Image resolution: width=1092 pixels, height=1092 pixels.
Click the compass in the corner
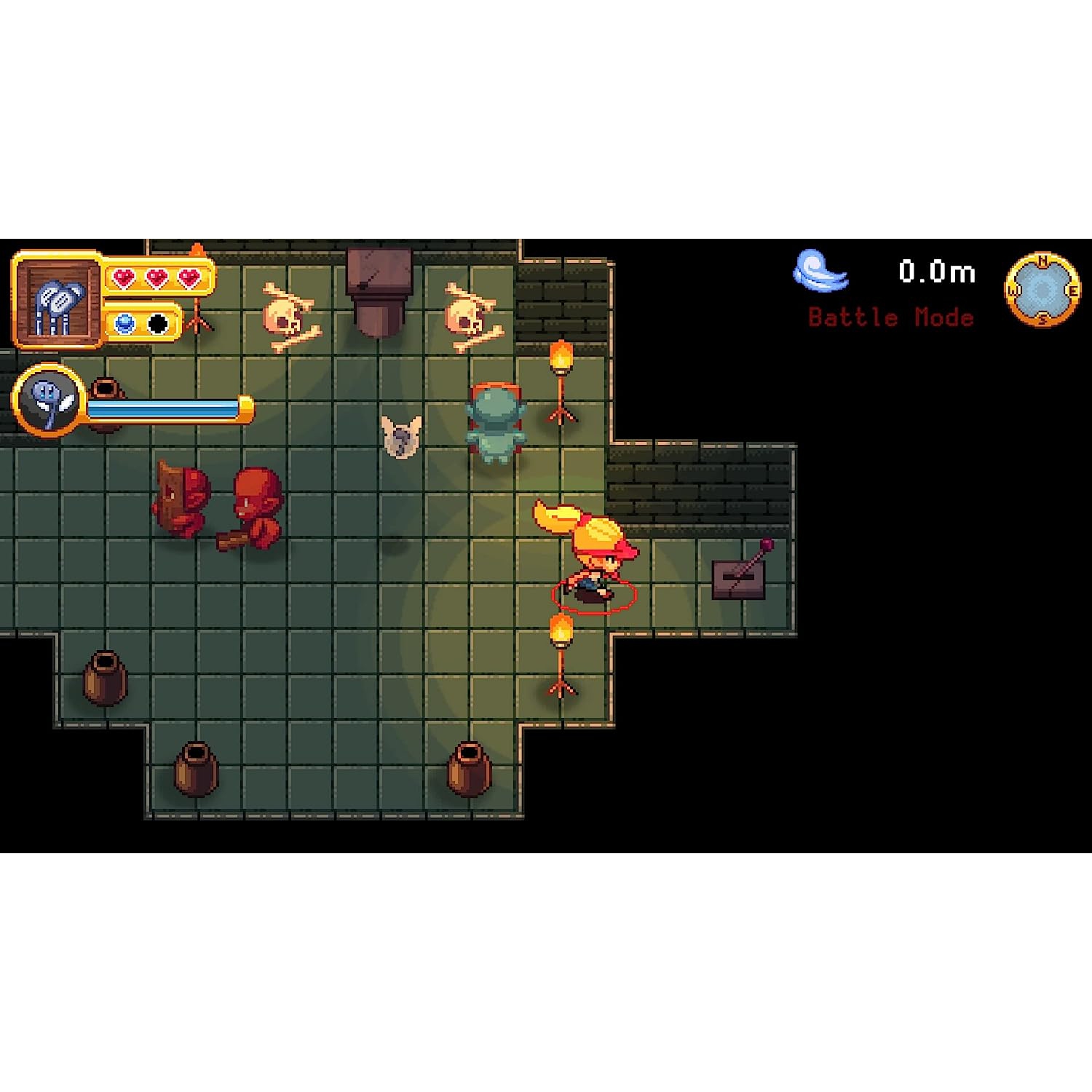click(x=1042, y=290)
